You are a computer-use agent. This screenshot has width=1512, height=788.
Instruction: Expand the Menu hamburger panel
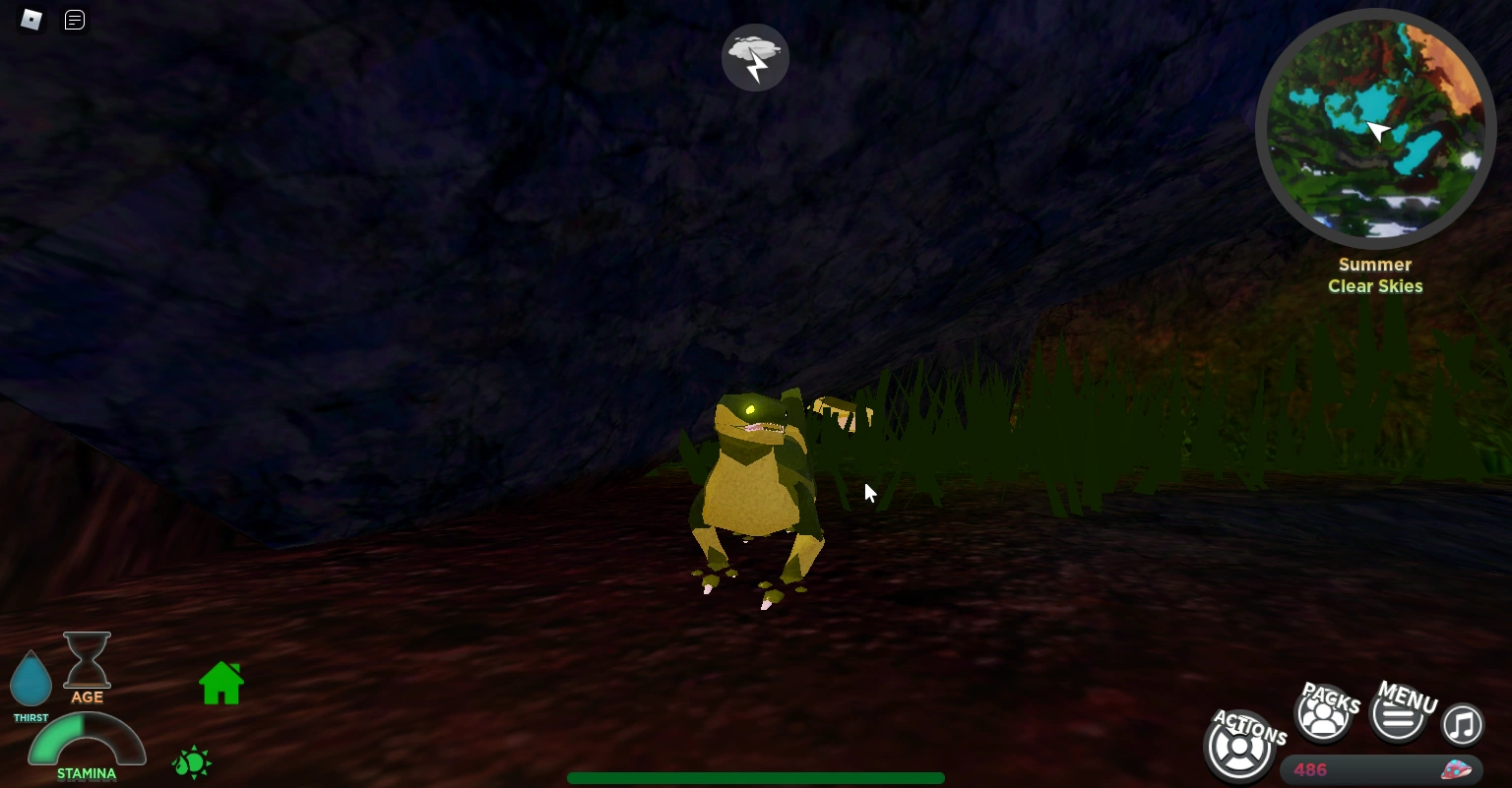[x=1399, y=717]
